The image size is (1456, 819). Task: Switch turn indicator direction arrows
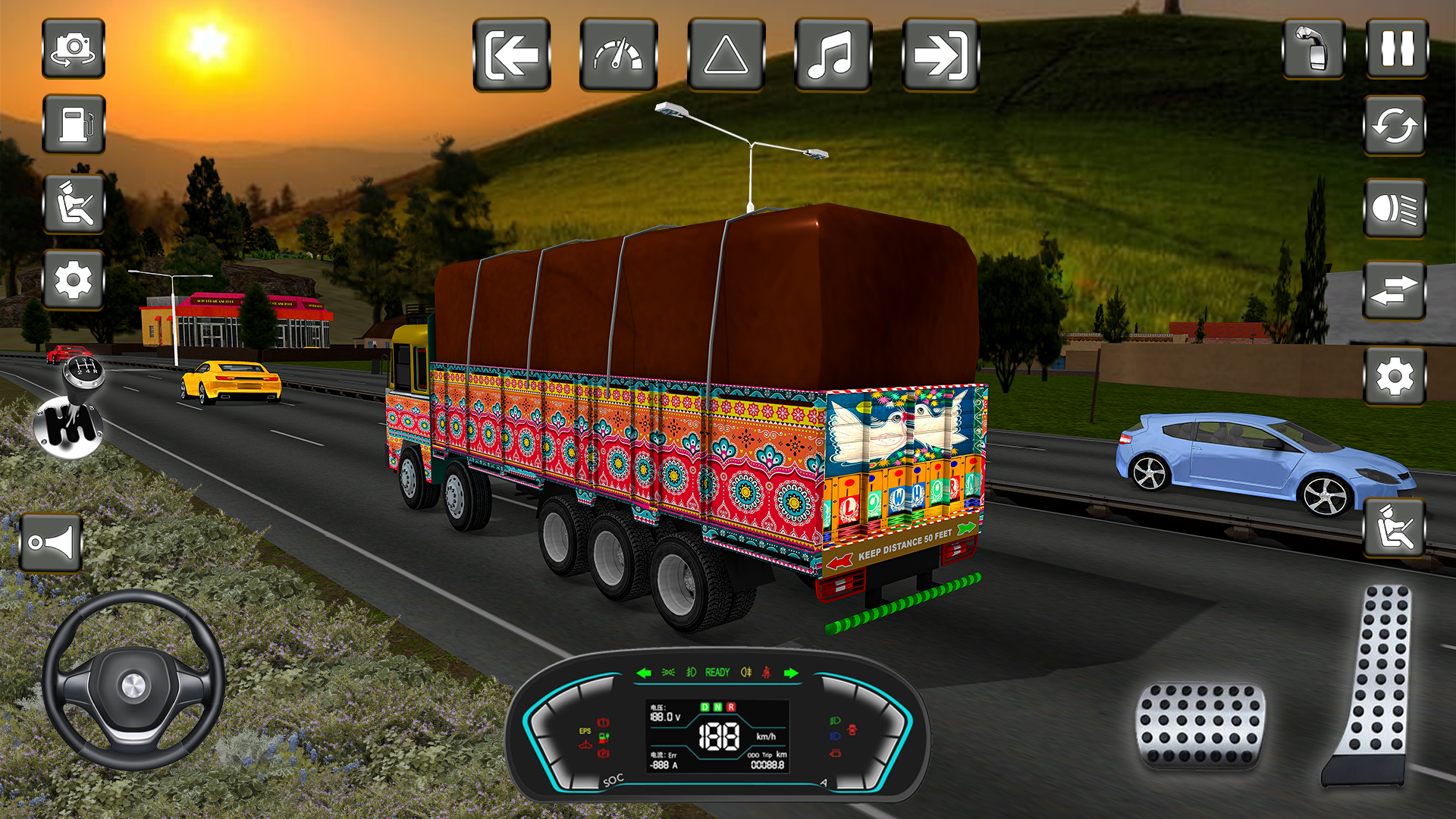point(1395,290)
